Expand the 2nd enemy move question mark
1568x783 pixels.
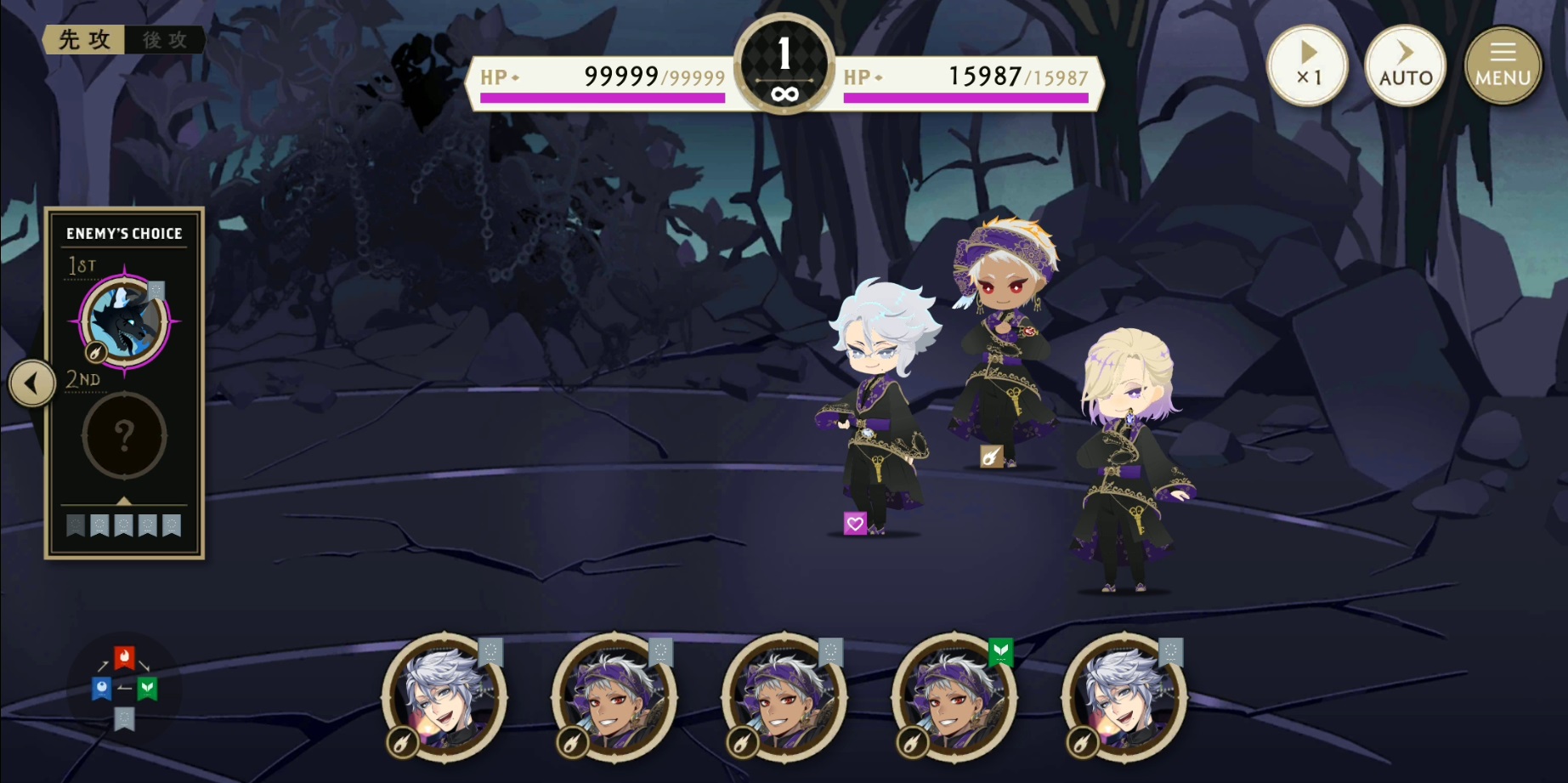coord(124,436)
